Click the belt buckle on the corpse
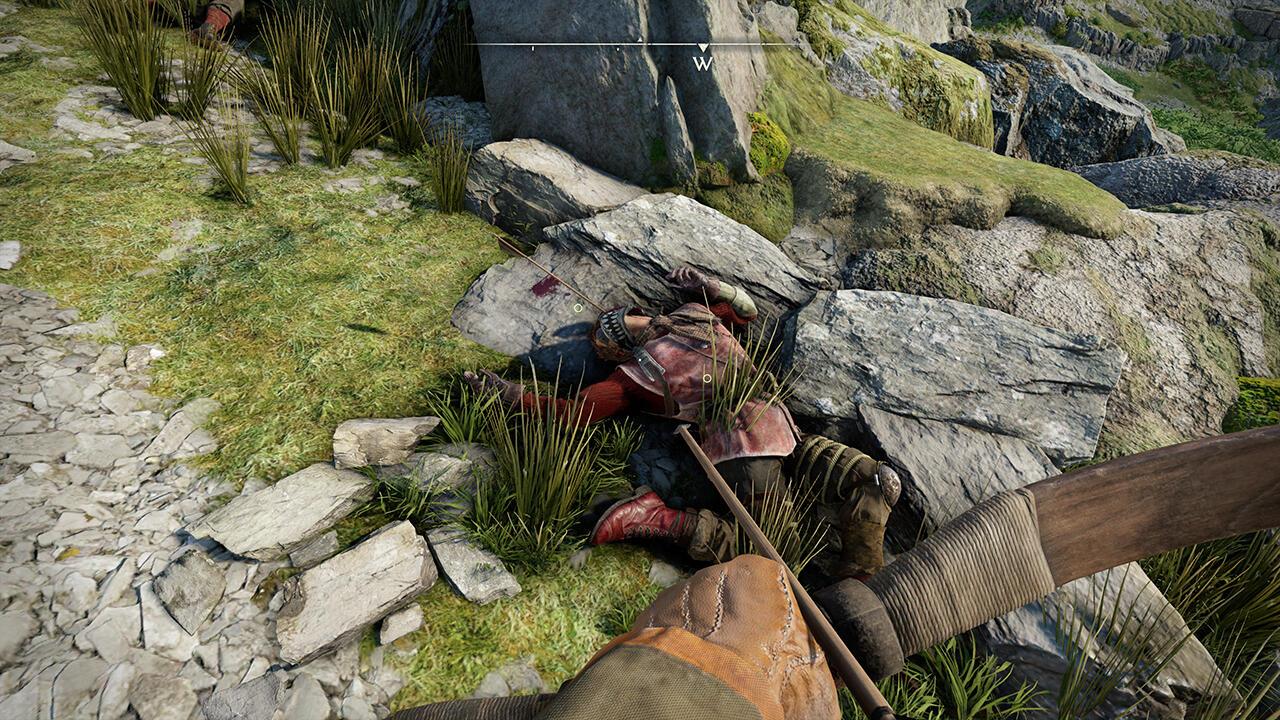 pyautogui.click(x=649, y=365)
